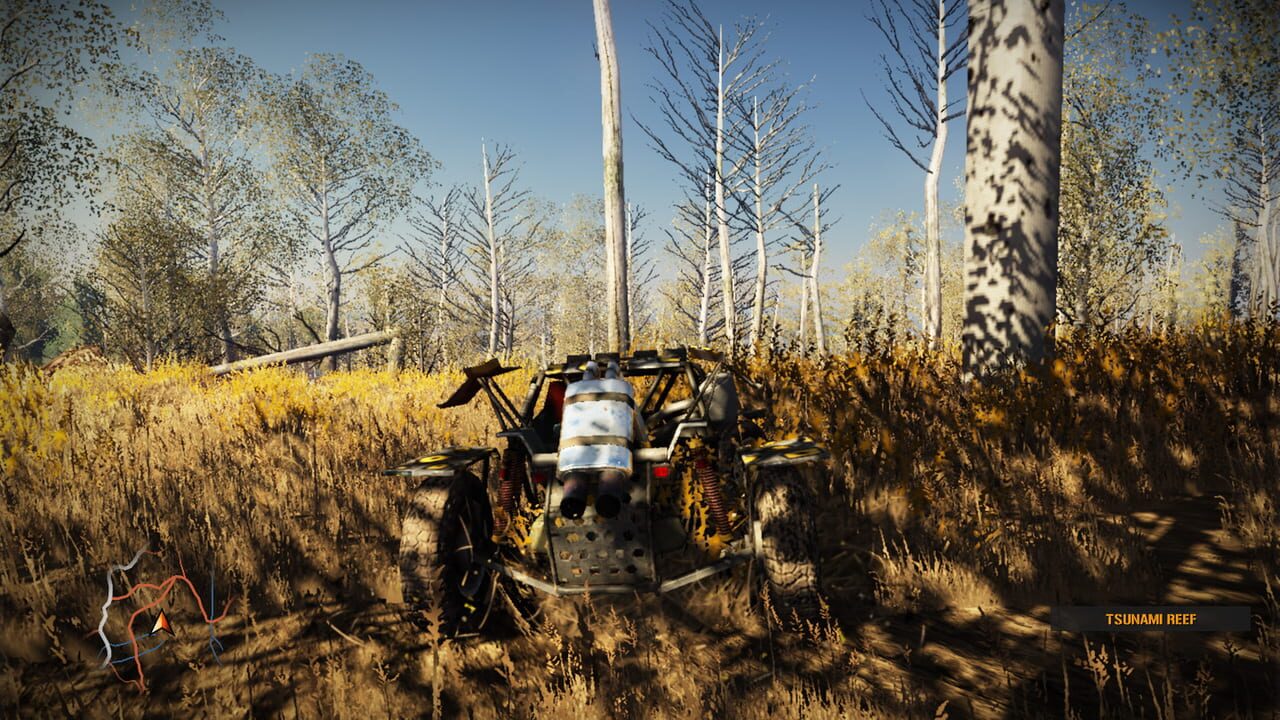Select the player arrow marker on the minimap
Viewport: 1280px width, 720px height.
click(162, 624)
